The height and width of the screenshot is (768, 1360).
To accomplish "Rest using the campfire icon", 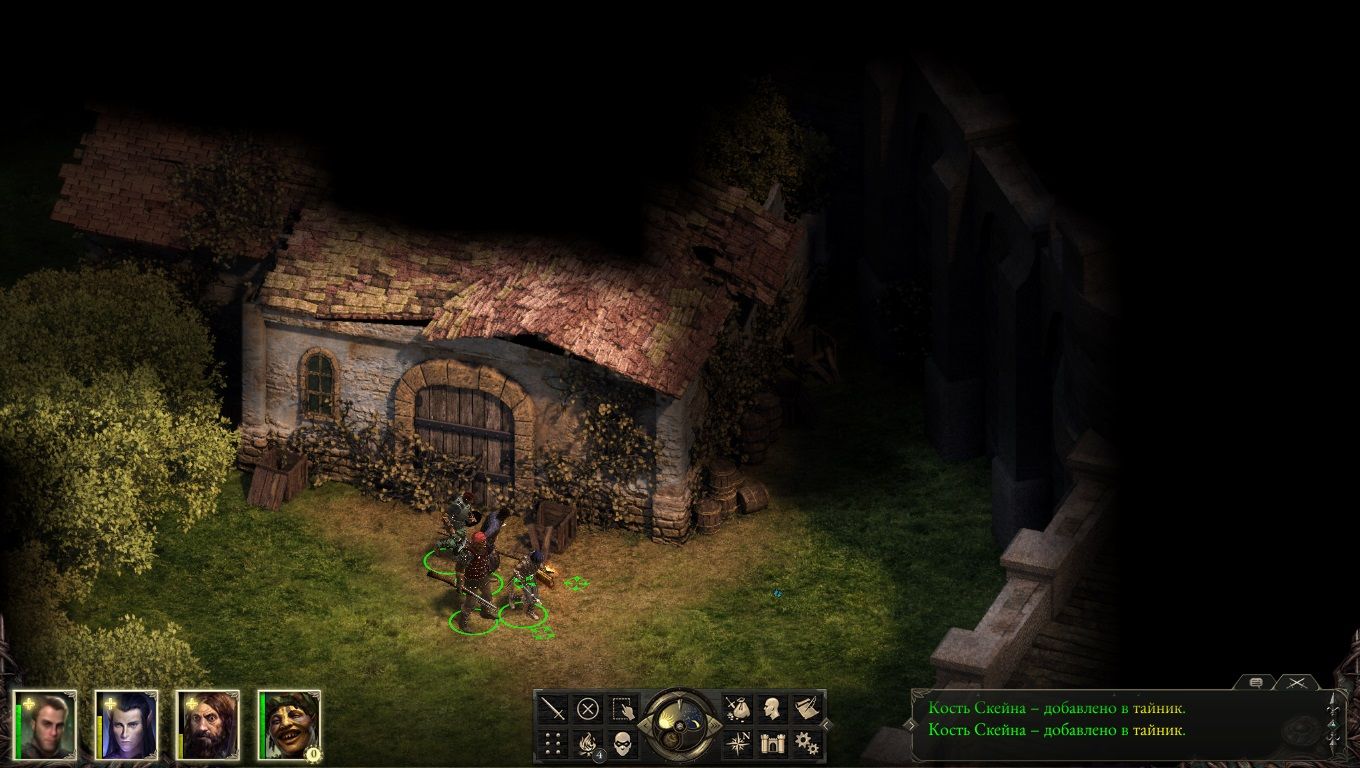I will [x=588, y=743].
